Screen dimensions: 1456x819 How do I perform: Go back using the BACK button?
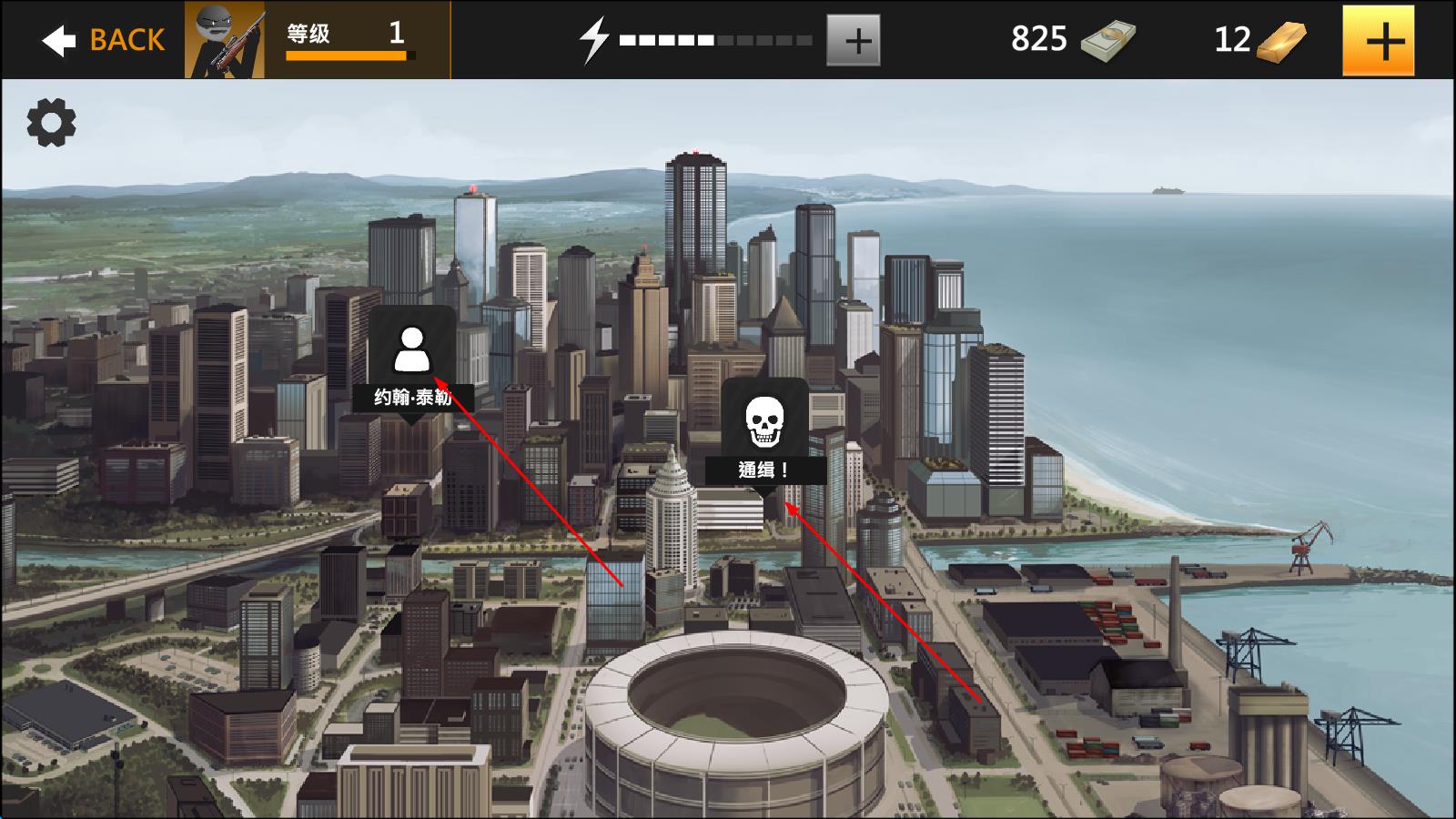click(103, 40)
